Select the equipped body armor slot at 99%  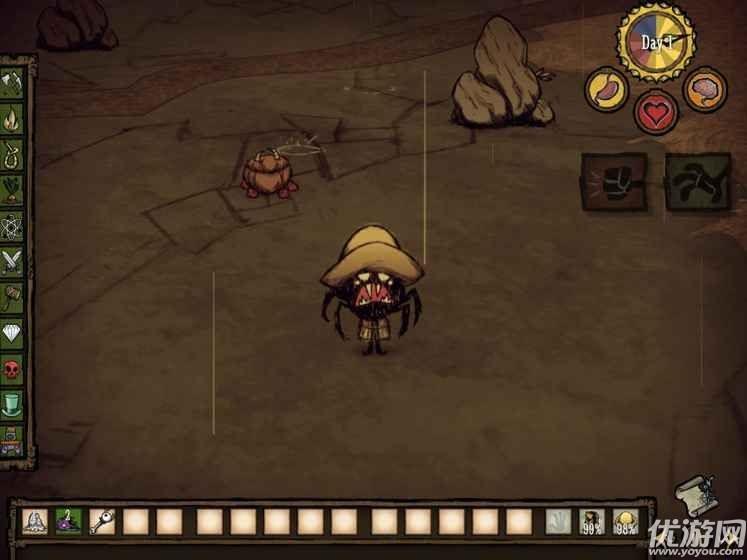593,521
